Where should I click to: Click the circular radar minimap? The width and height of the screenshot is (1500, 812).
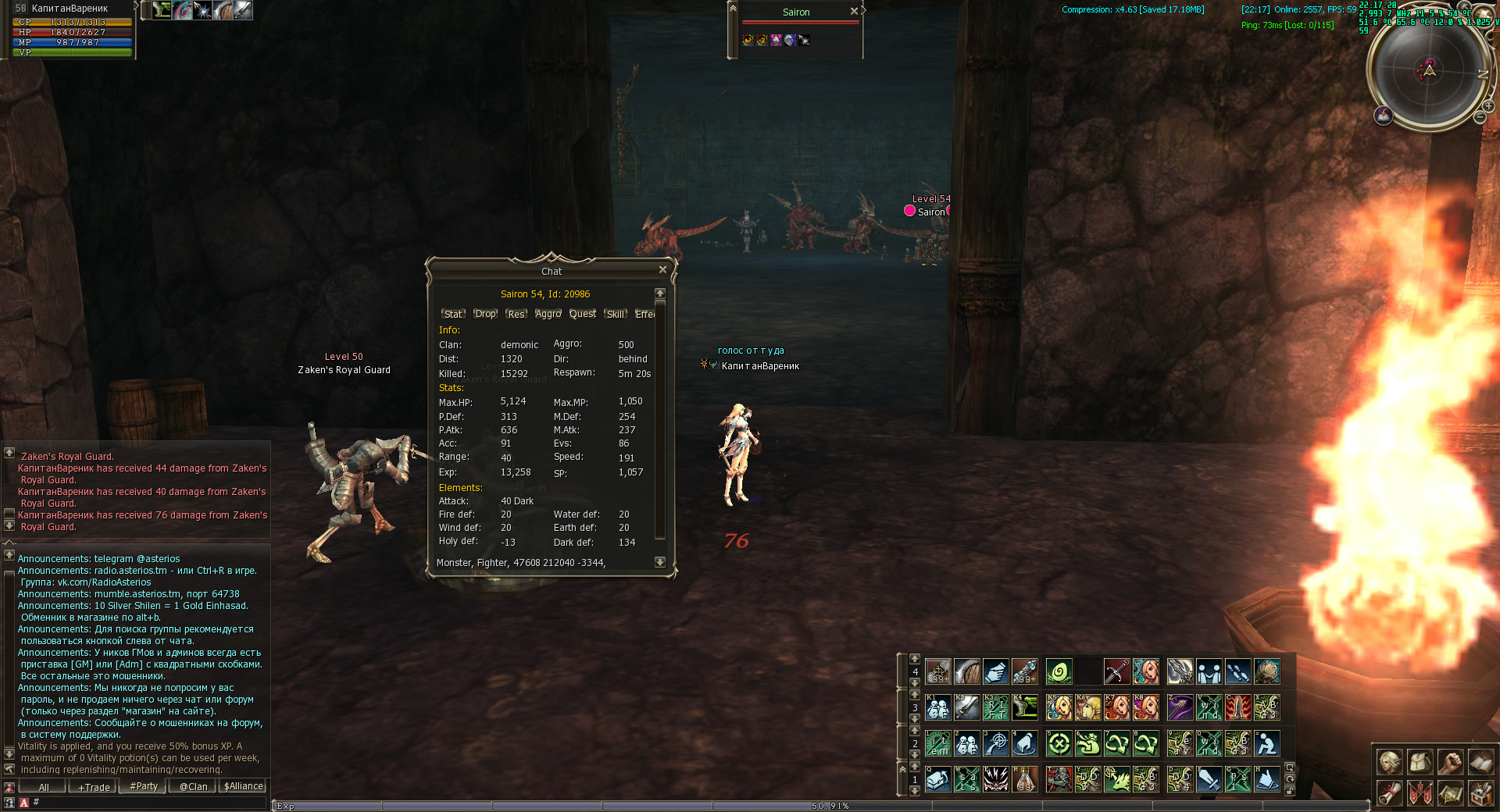coord(1429,71)
